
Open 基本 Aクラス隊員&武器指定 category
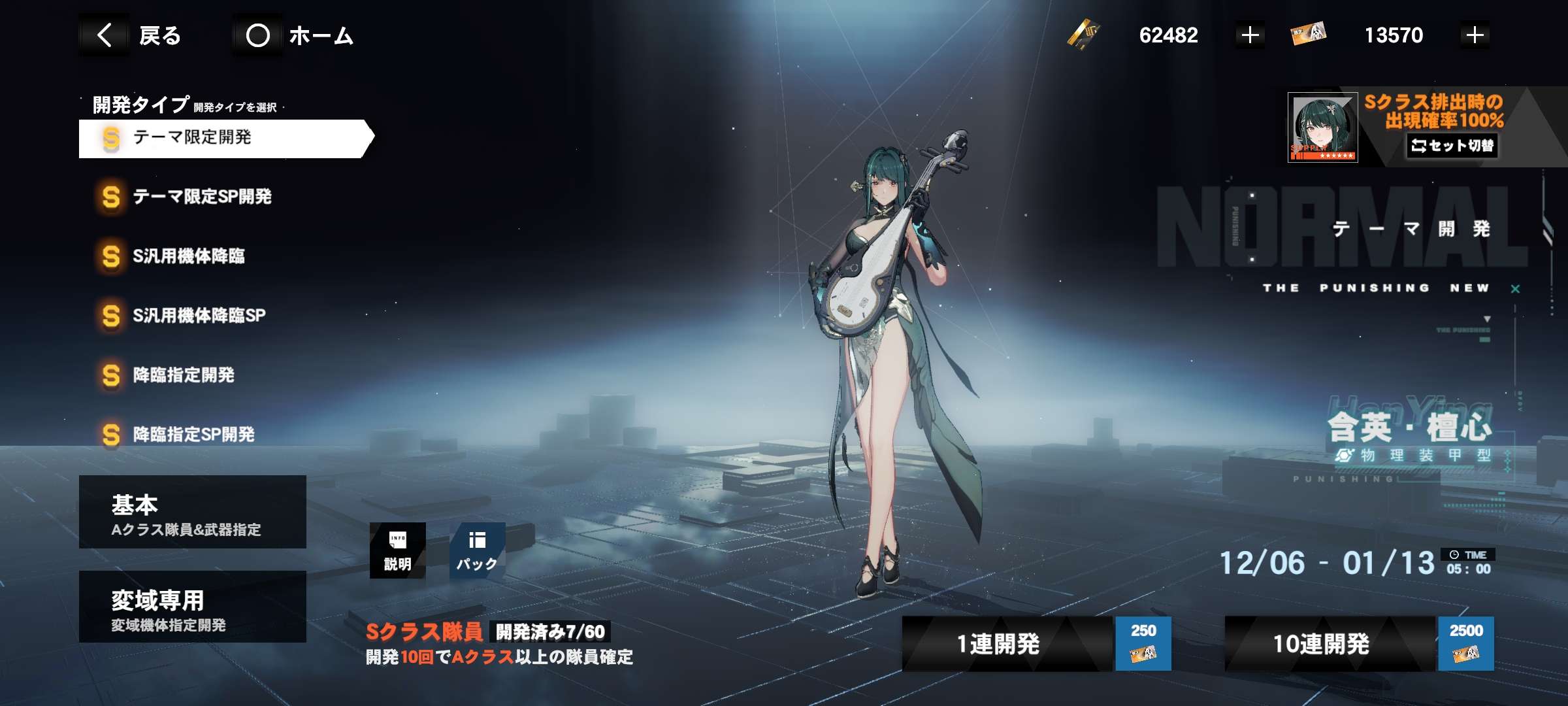(x=192, y=512)
